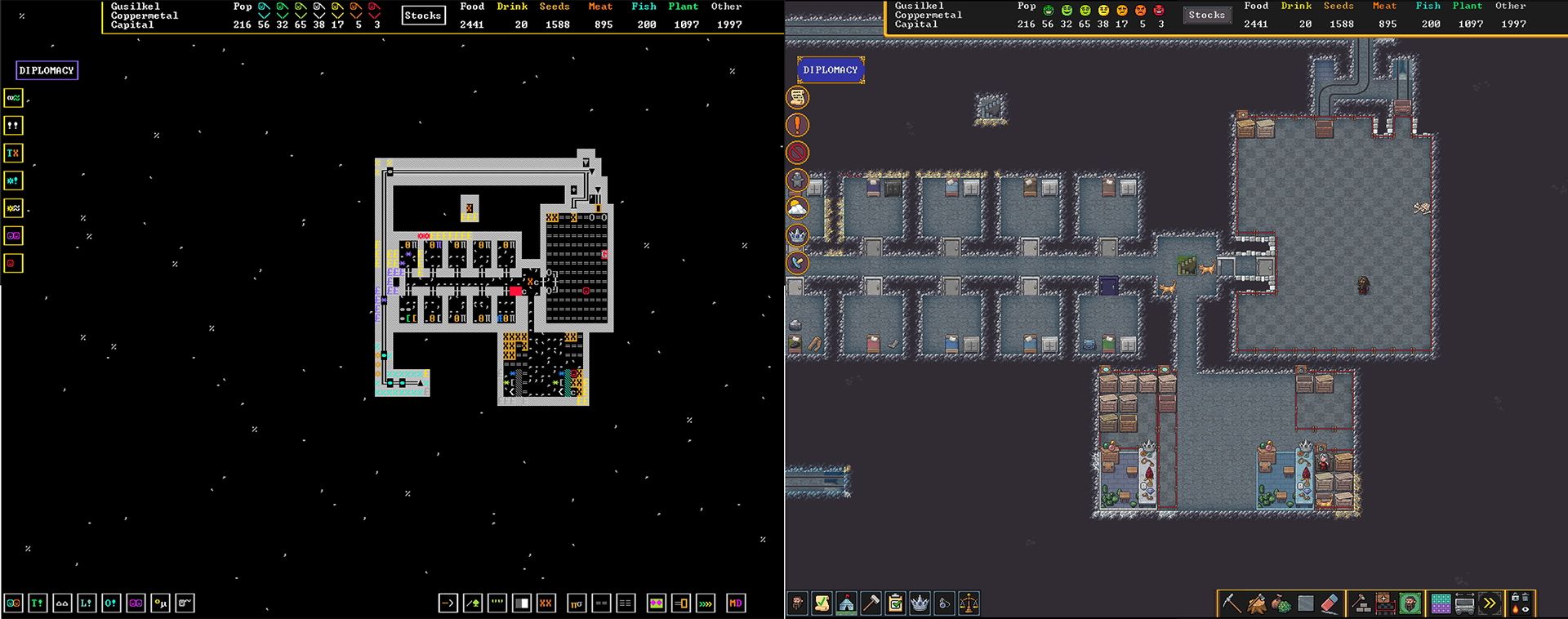Toggle the standing orders prohibit icon

pyautogui.click(x=799, y=152)
